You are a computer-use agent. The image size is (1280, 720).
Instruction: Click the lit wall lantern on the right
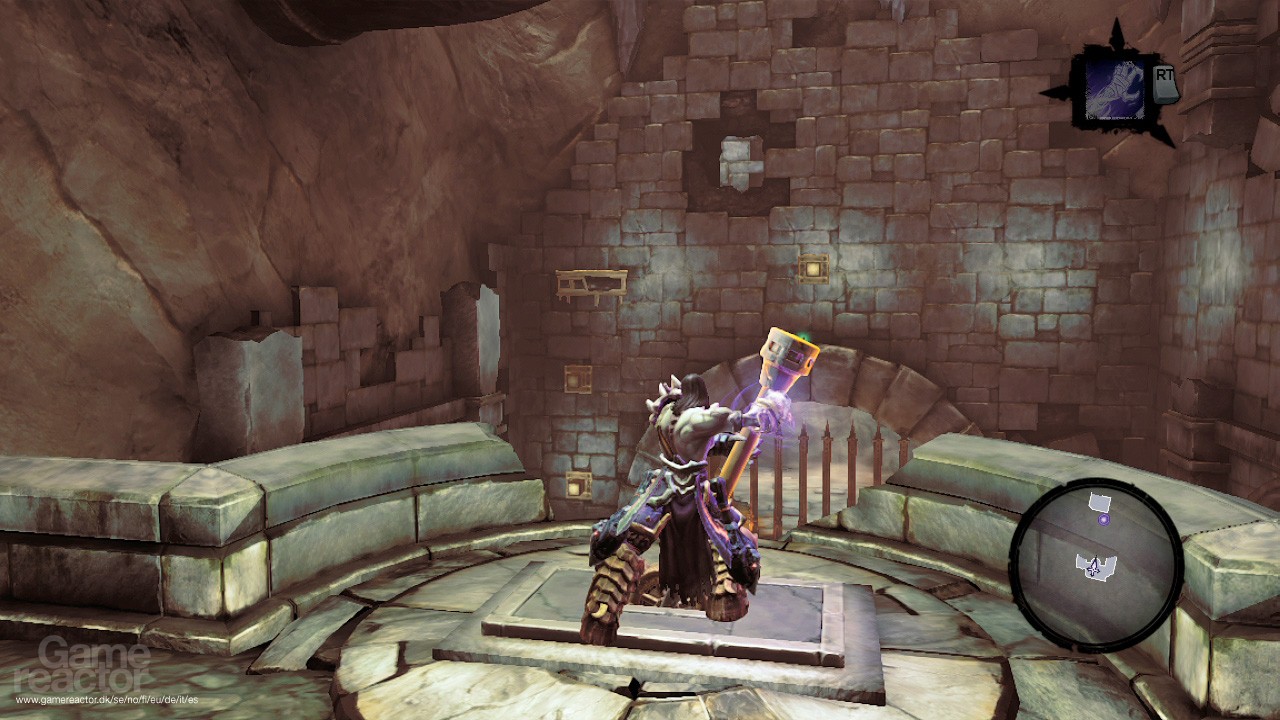pyautogui.click(x=815, y=268)
